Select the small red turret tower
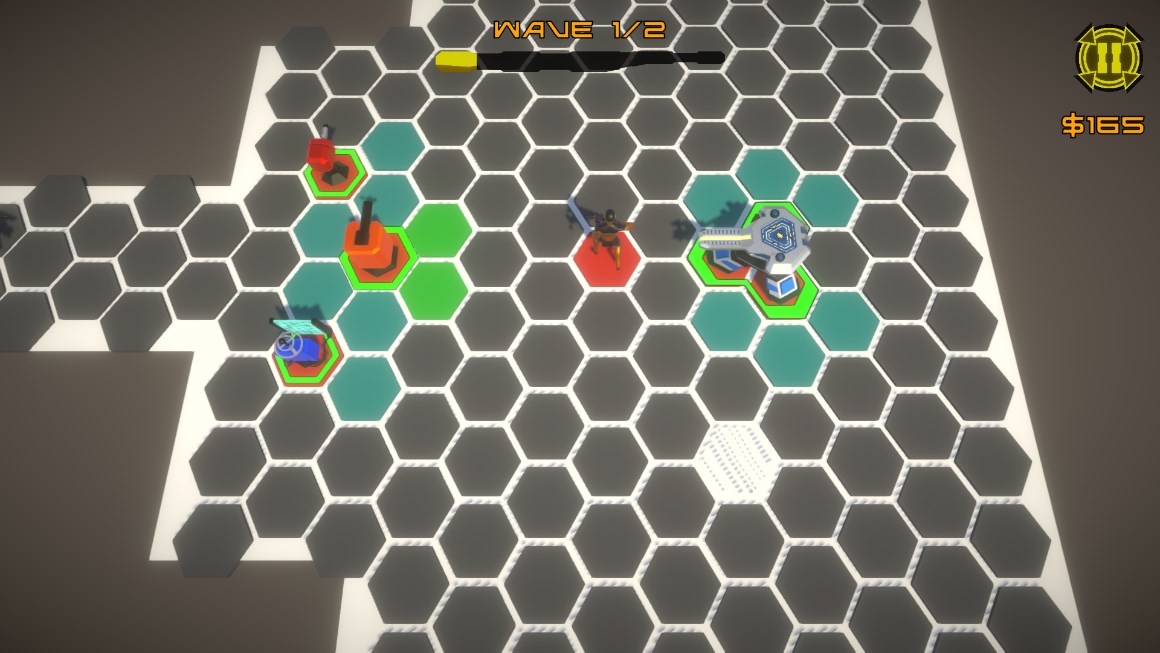Viewport: 1160px width, 653px height. coord(326,160)
